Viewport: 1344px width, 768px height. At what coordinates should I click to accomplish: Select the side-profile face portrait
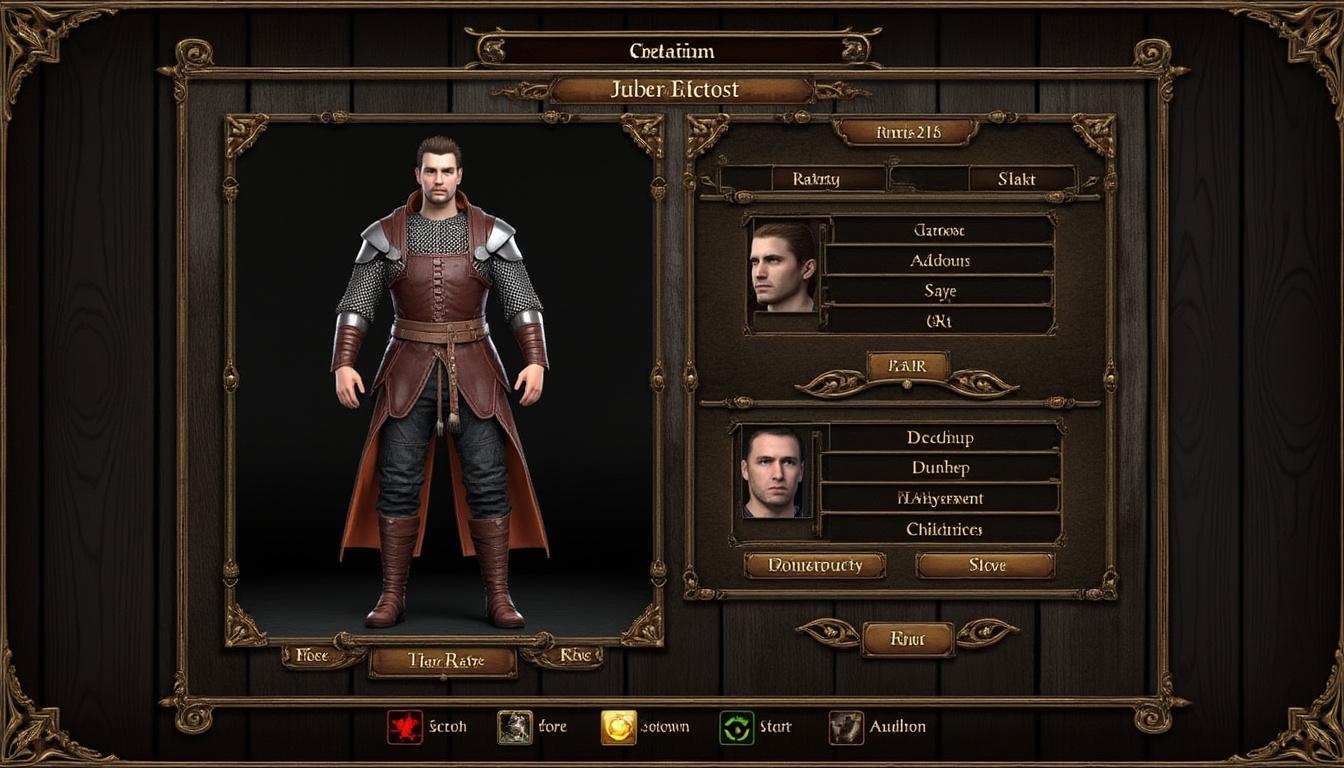[x=784, y=266]
